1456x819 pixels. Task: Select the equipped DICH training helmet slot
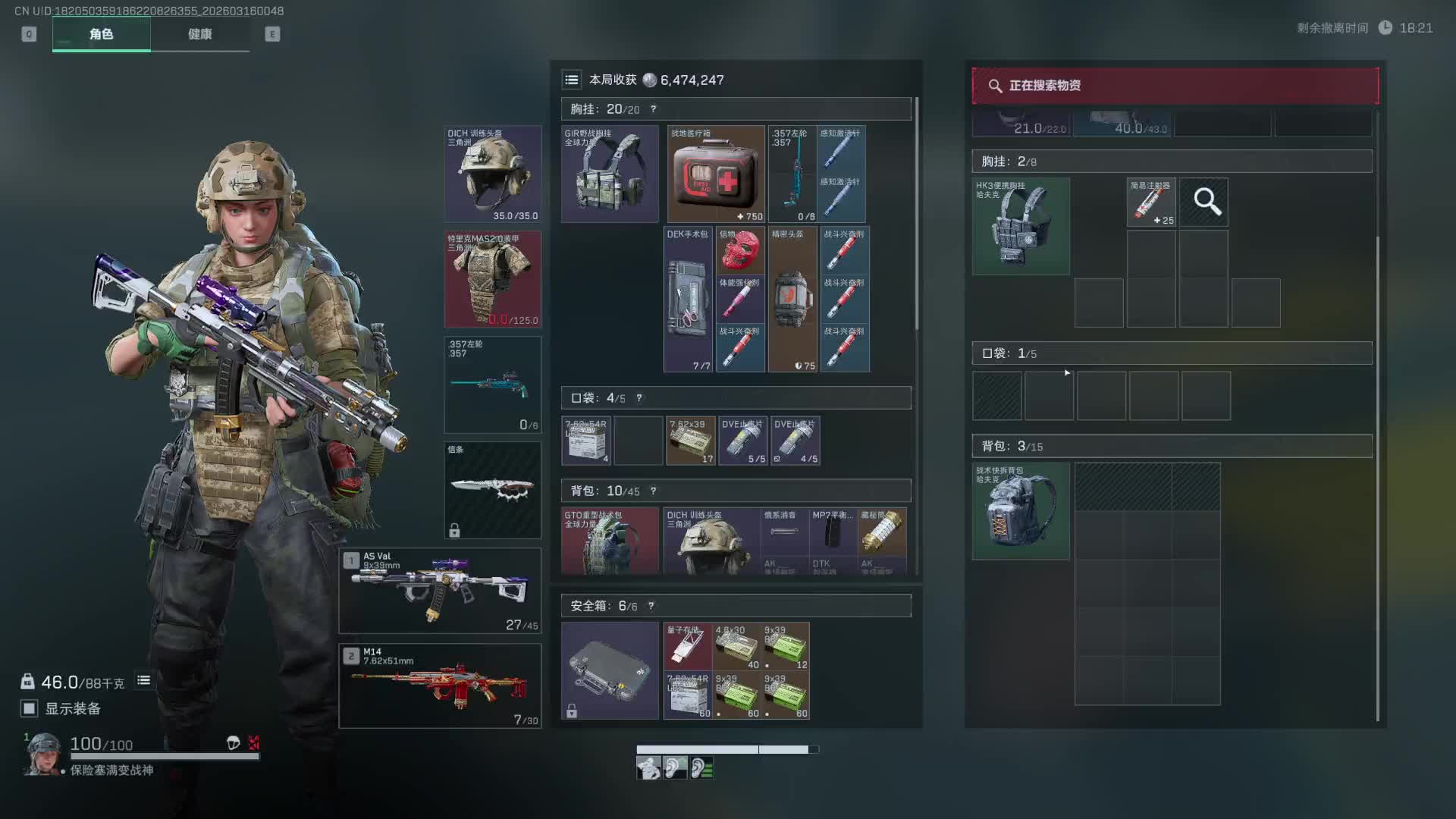coord(492,174)
